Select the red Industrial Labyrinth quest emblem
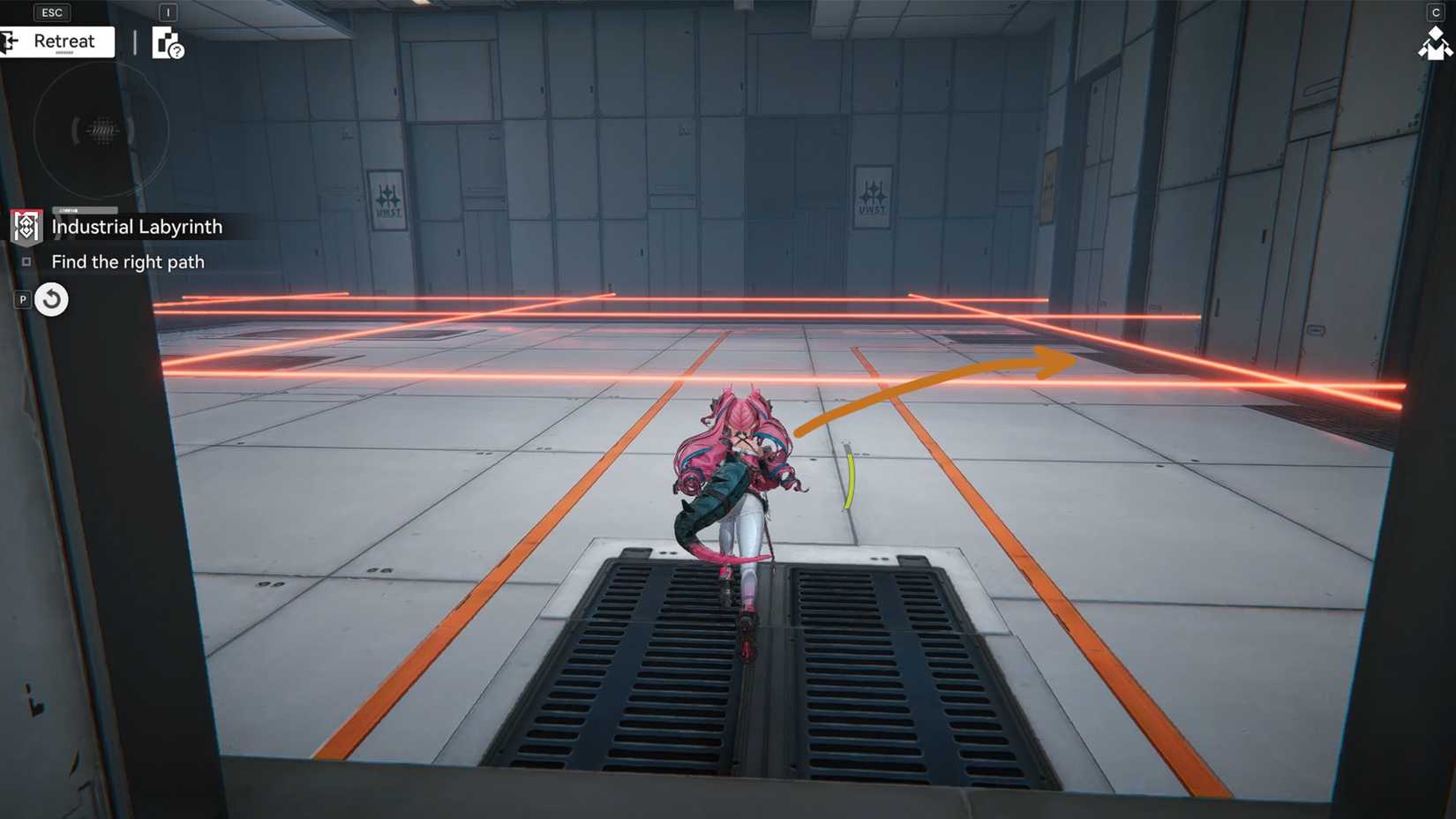The width and height of the screenshot is (1456, 819). (x=26, y=227)
